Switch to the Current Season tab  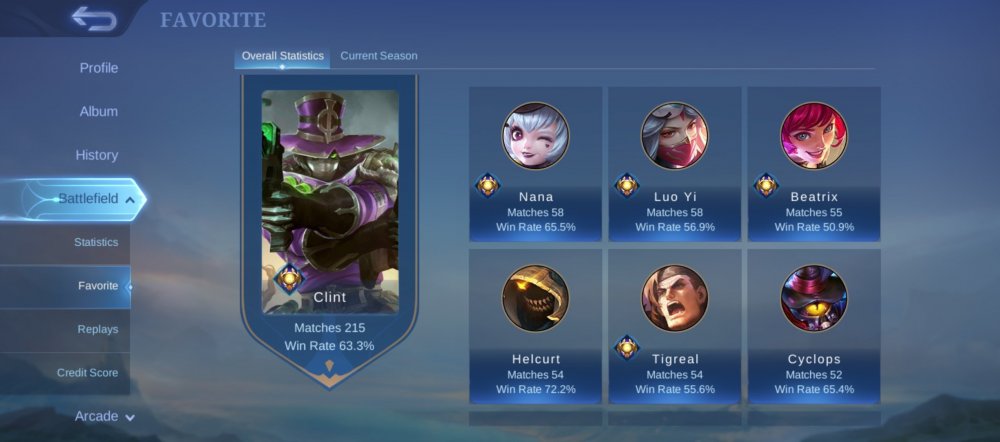click(x=379, y=56)
